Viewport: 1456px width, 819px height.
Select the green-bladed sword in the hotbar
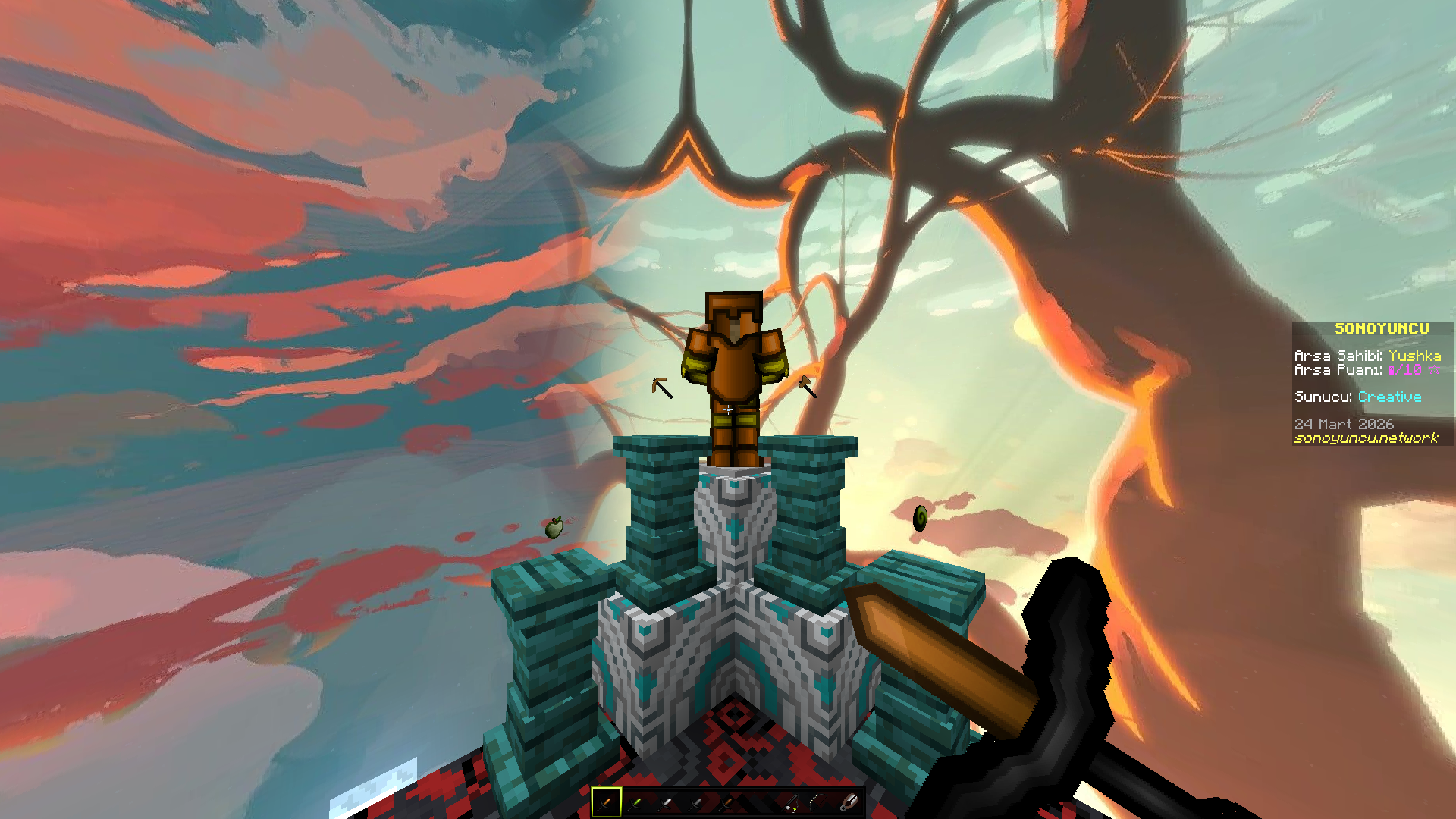pyautogui.click(x=635, y=802)
